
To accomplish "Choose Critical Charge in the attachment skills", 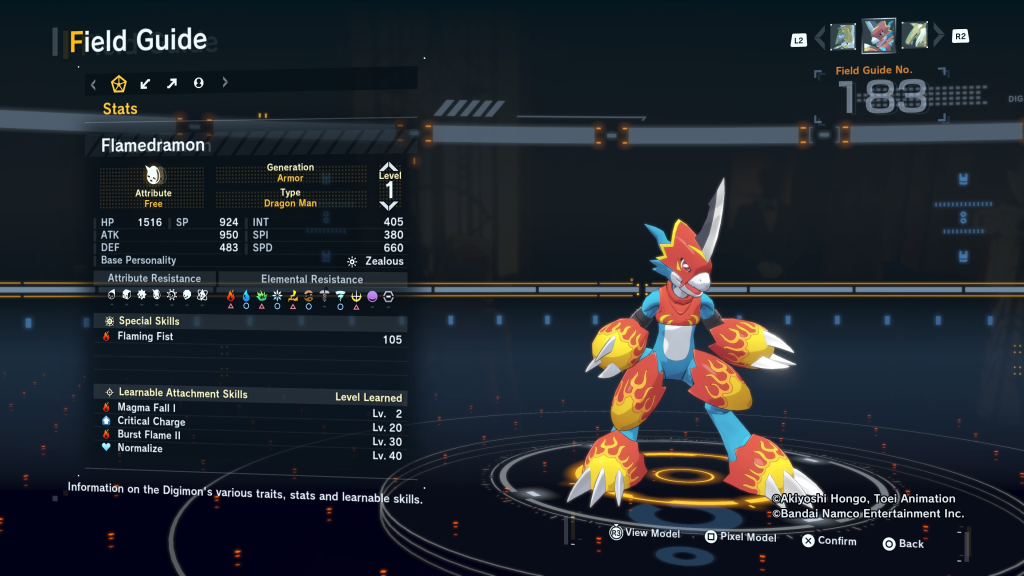I will point(252,422).
